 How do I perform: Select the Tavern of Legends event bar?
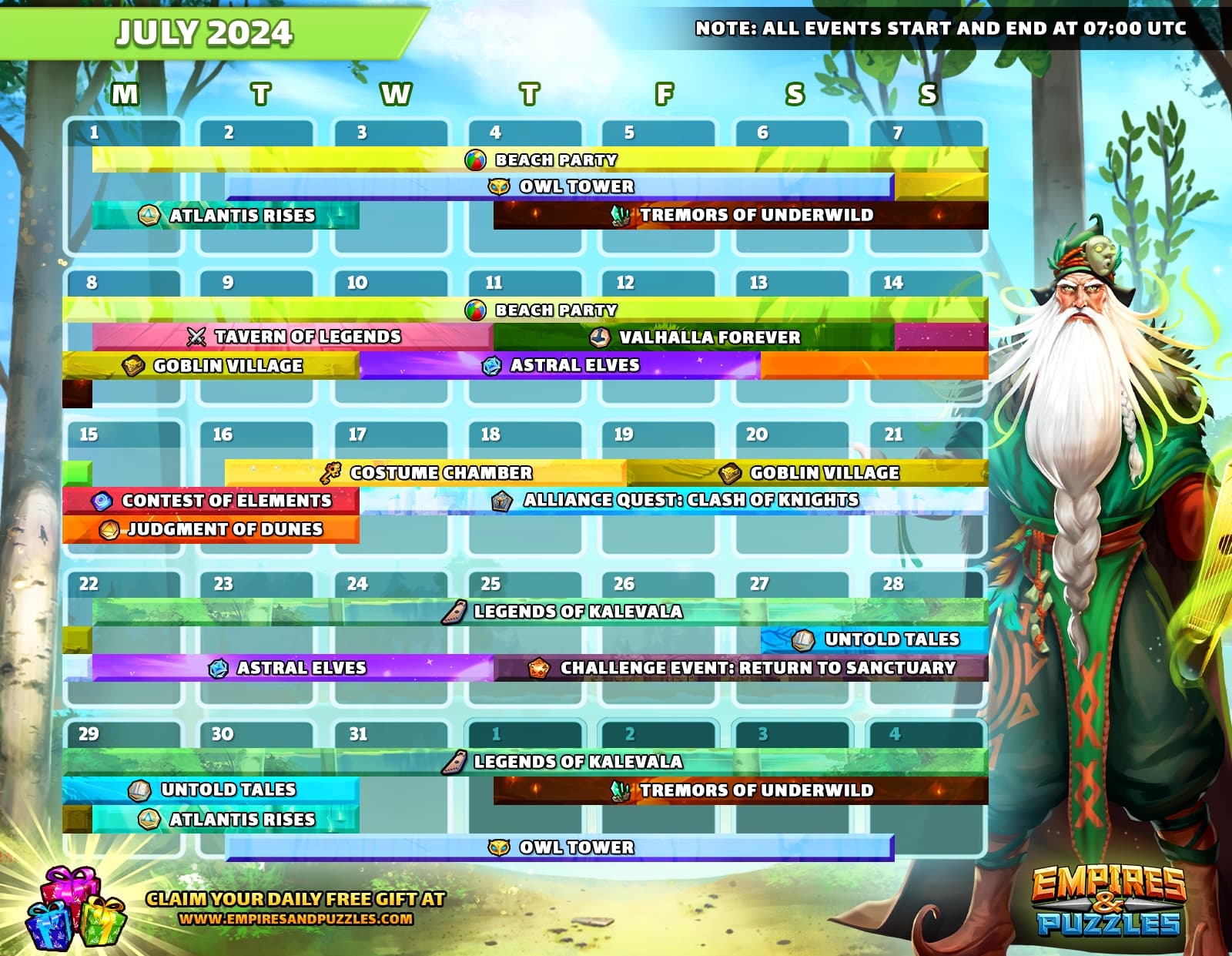click(x=293, y=337)
